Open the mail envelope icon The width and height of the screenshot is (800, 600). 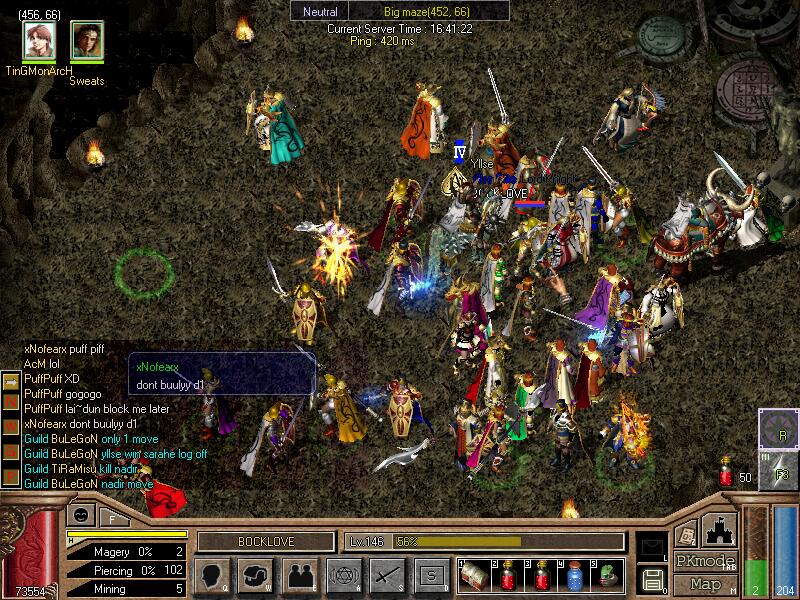tap(651, 546)
